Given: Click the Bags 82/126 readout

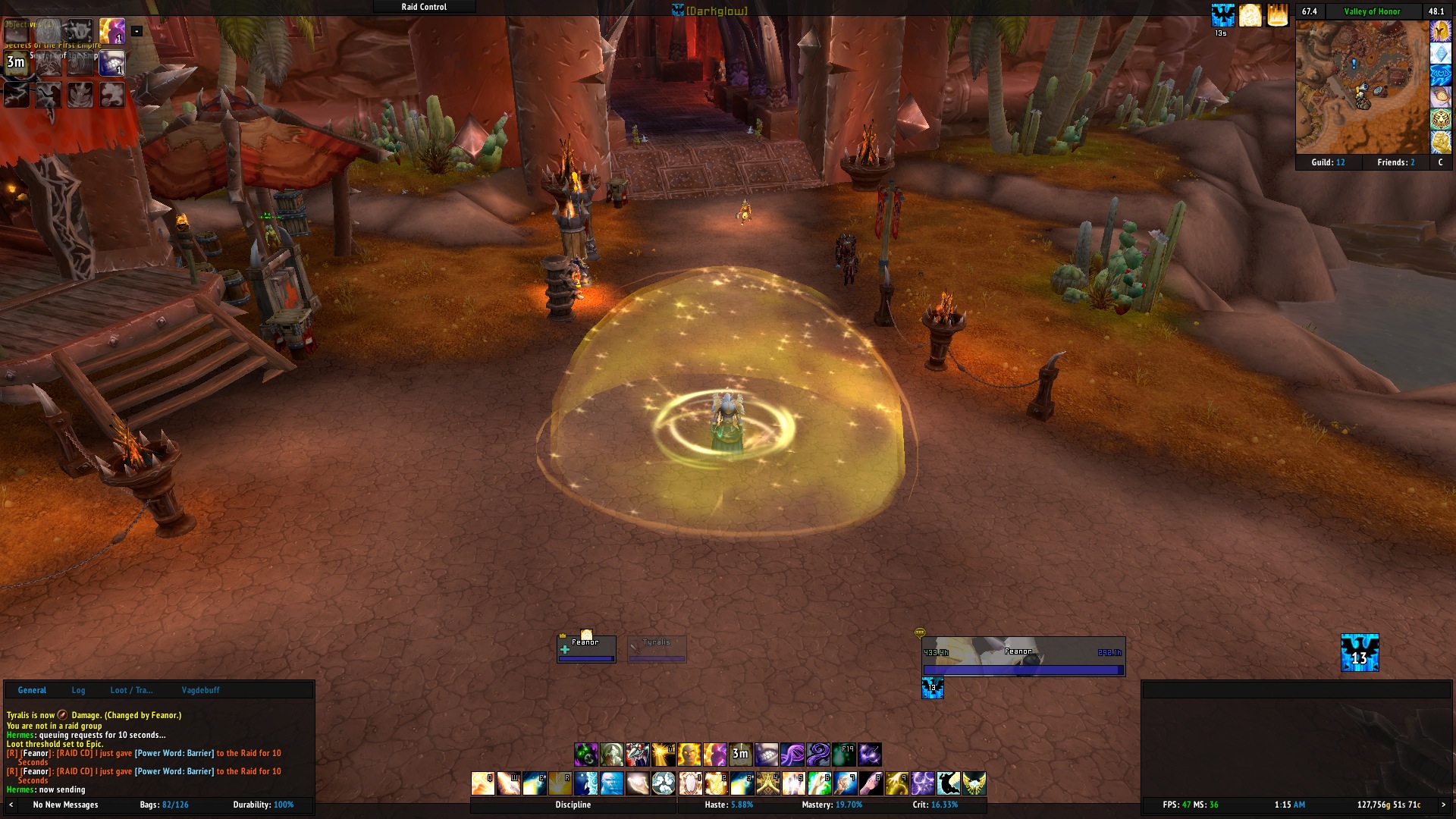Looking at the screenshot, I should 164,805.
